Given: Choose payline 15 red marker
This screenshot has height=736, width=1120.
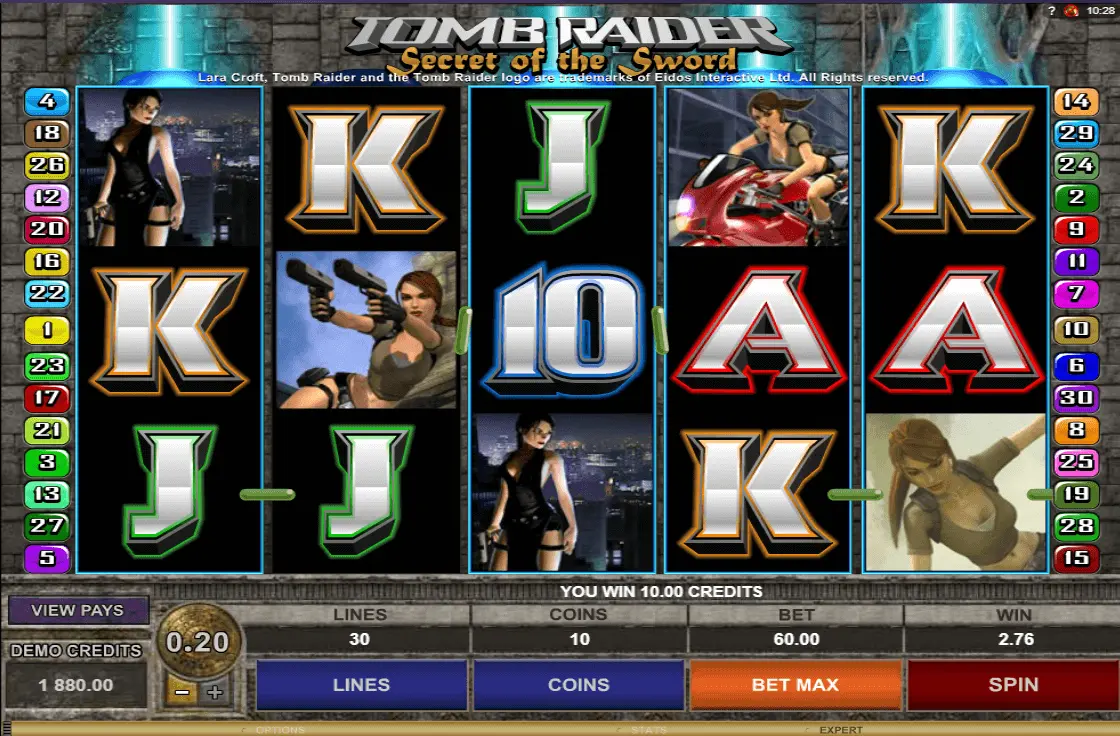Looking at the screenshot, I should [1076, 558].
